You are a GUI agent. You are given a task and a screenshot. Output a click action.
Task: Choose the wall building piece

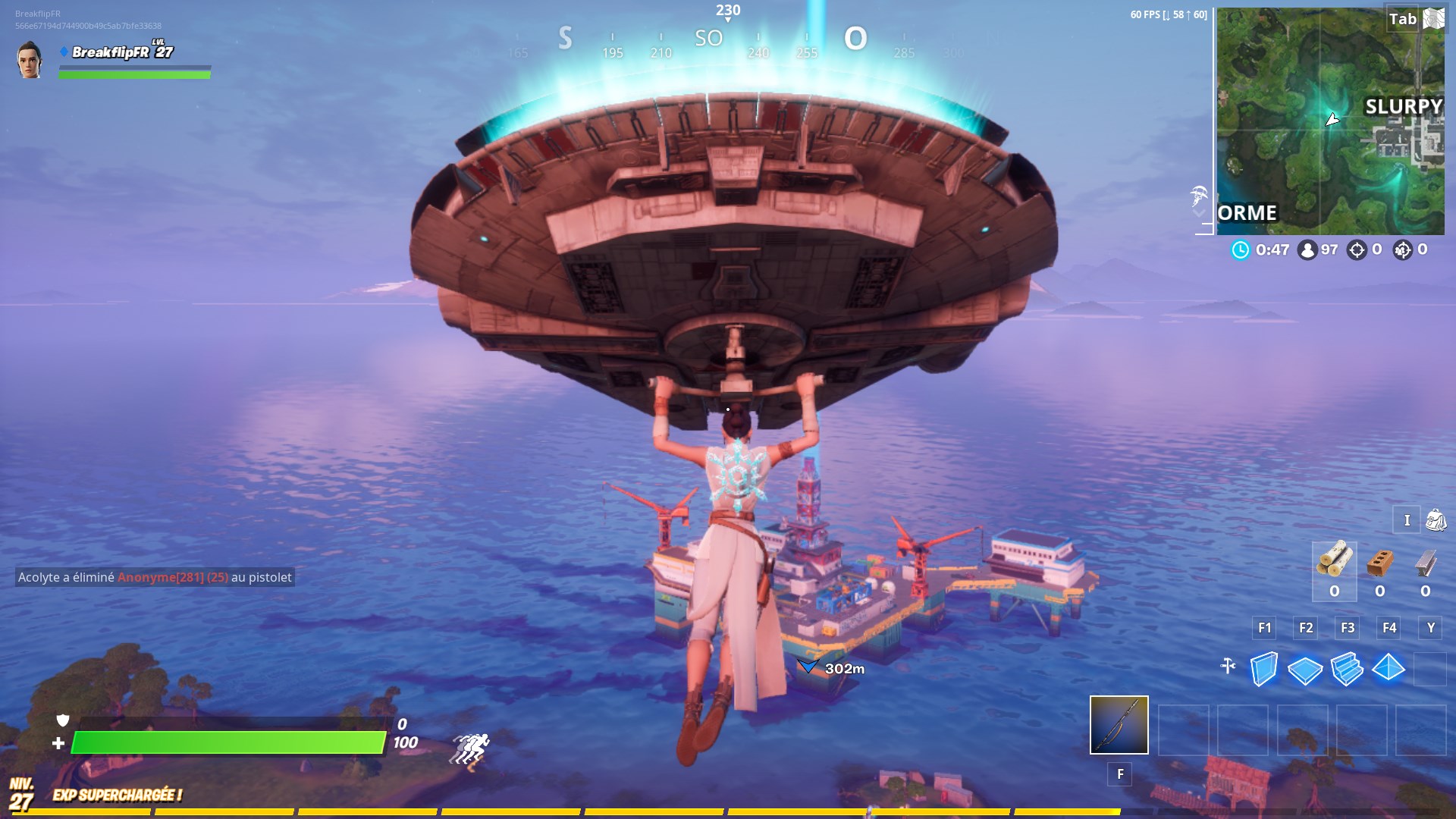click(x=1264, y=669)
